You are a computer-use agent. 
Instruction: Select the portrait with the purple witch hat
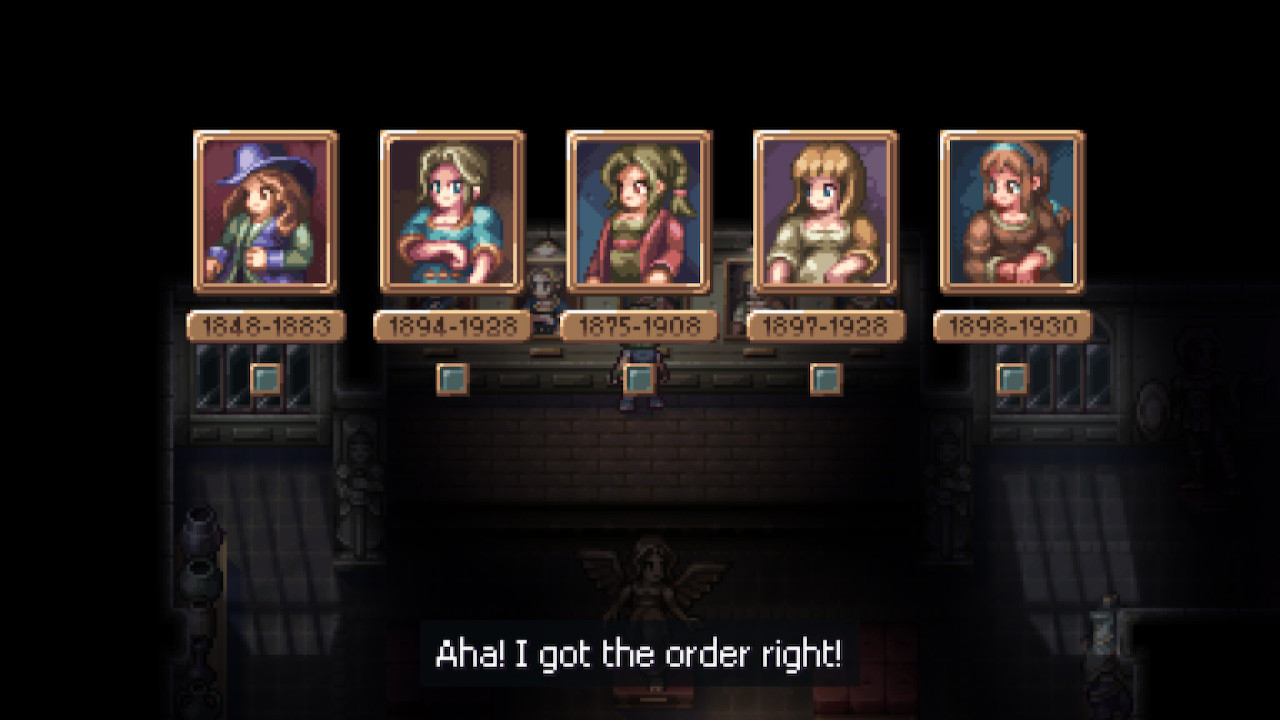coord(265,212)
